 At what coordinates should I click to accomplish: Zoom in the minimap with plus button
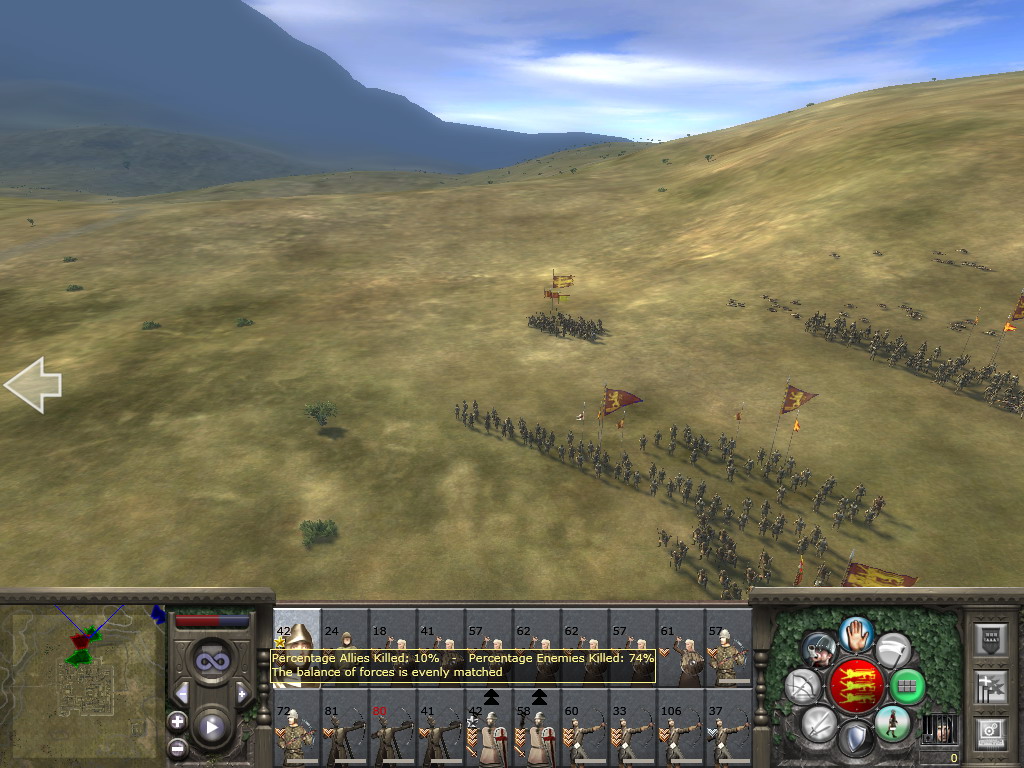click(x=177, y=721)
